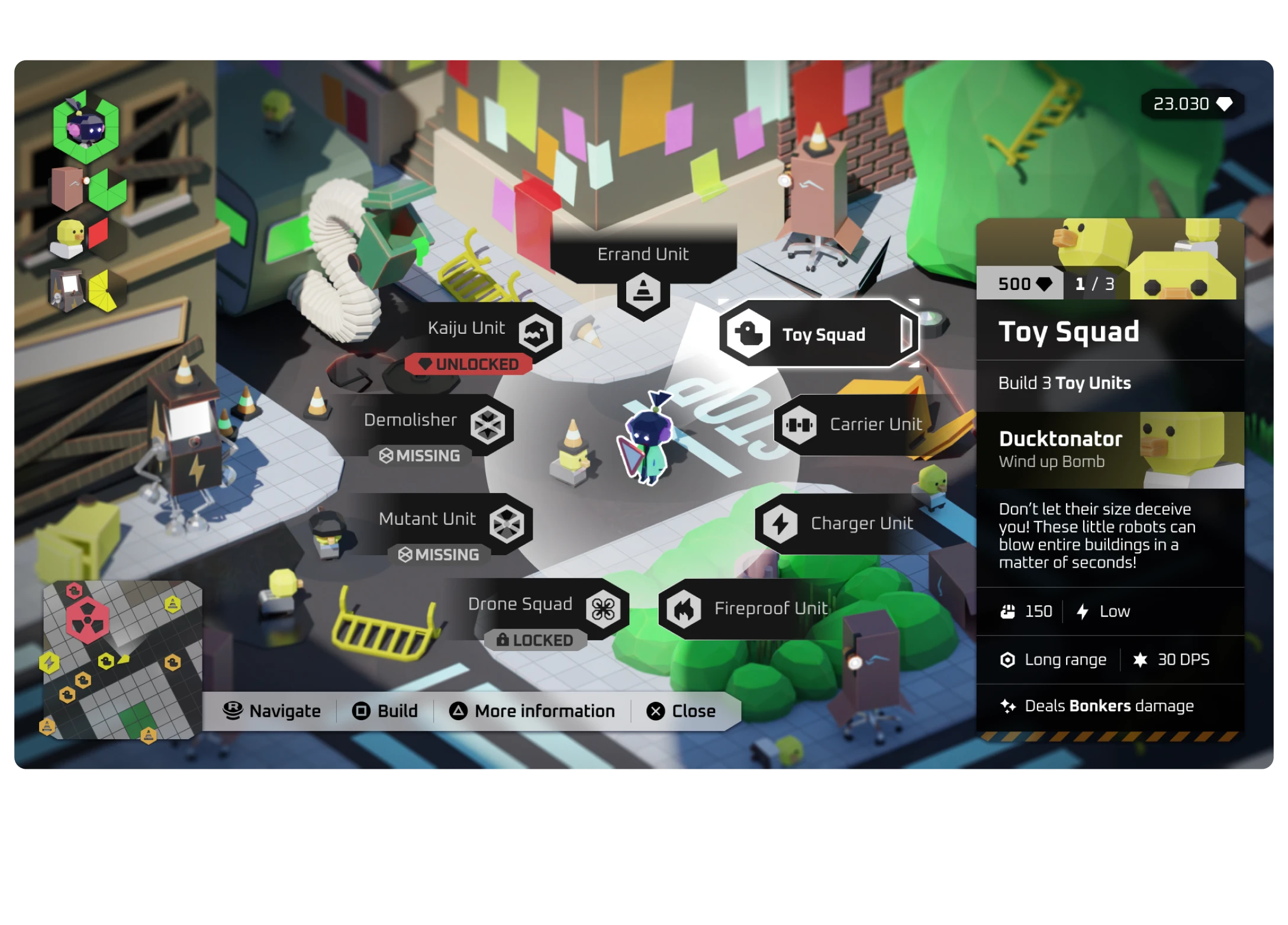Image resolution: width=1288 pixels, height=925 pixels.
Task: Choose the Toy Squad entry
Action: point(817,334)
